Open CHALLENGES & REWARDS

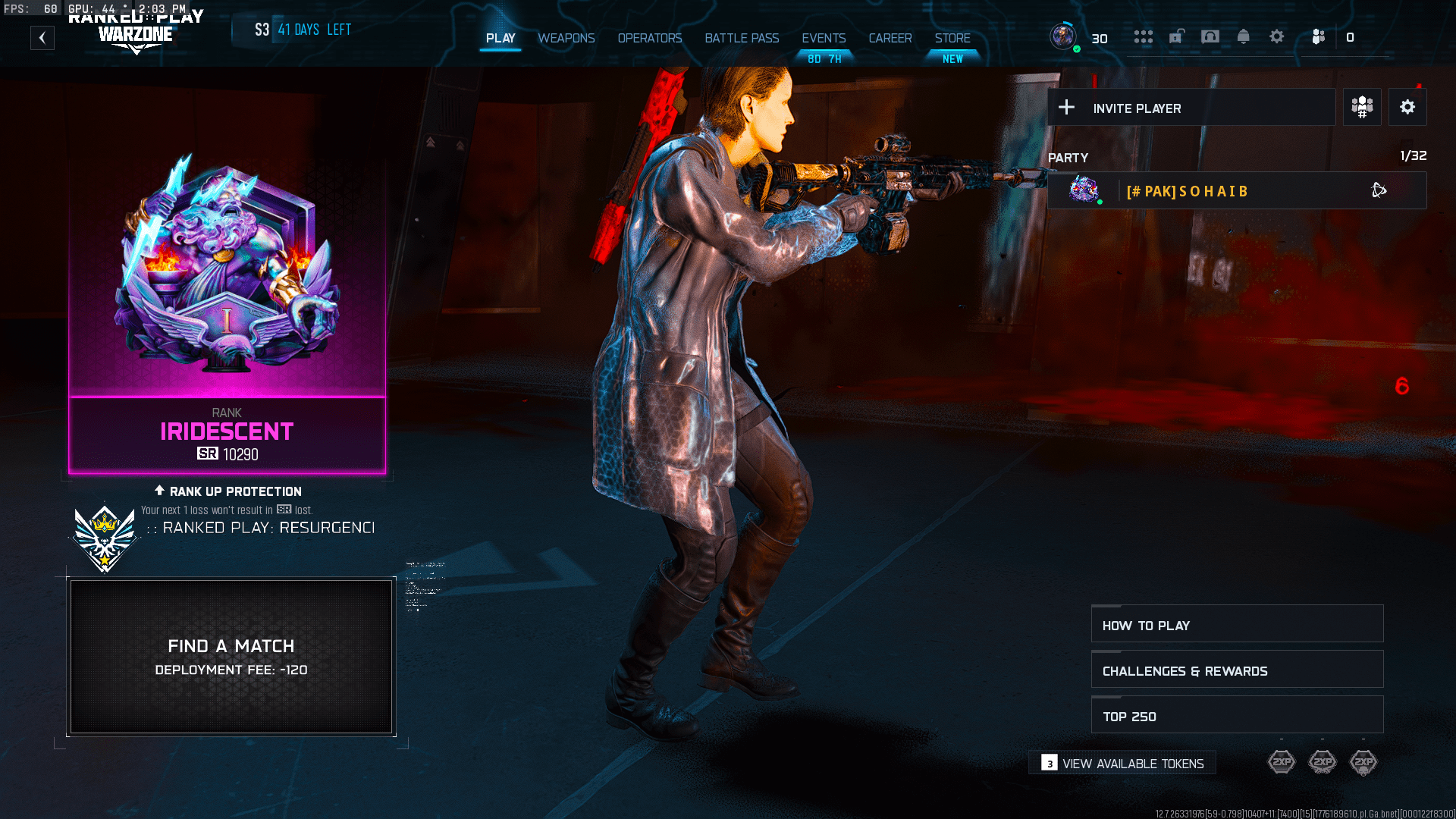[x=1237, y=670]
